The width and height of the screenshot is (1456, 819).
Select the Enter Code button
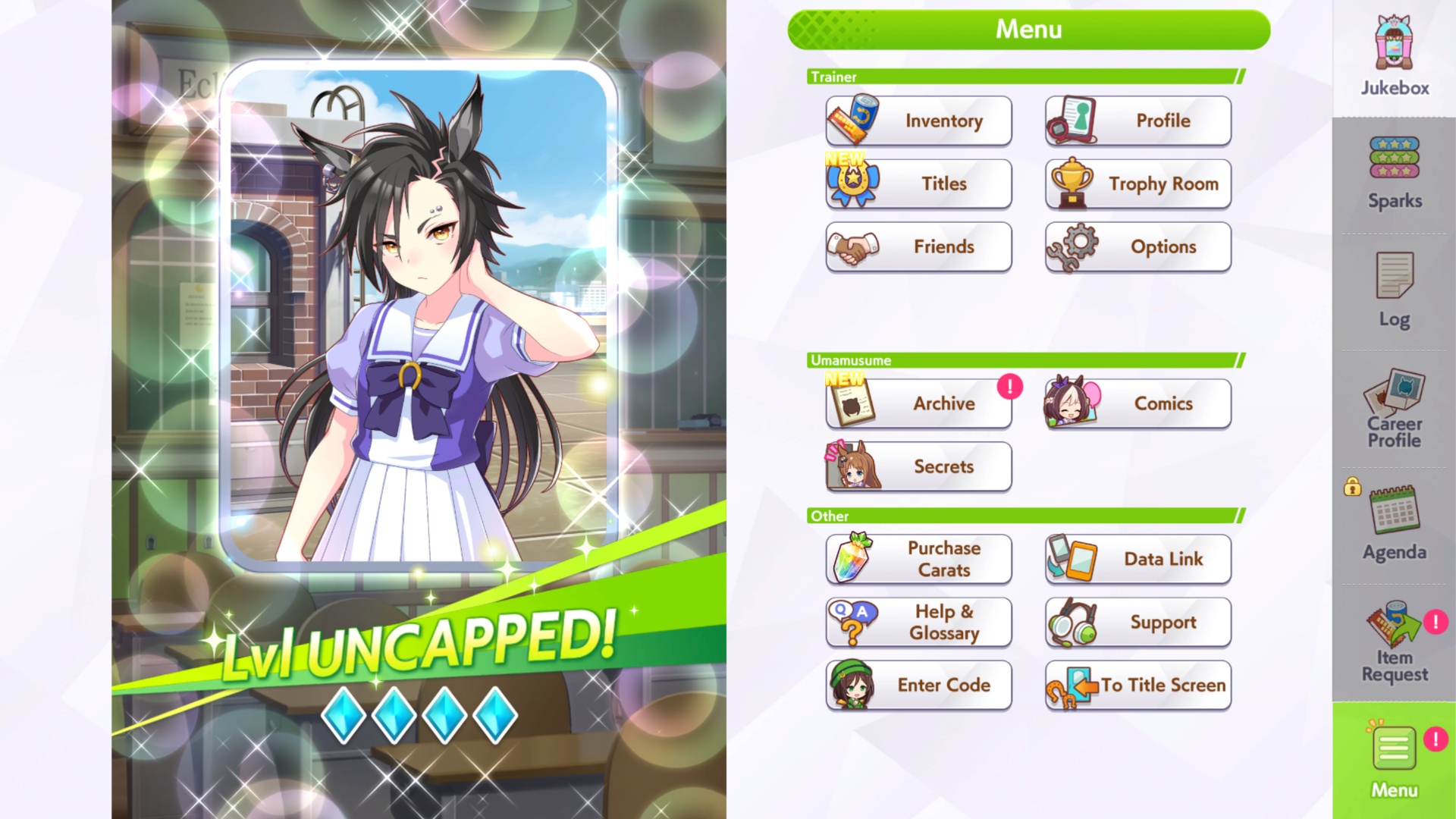918,685
